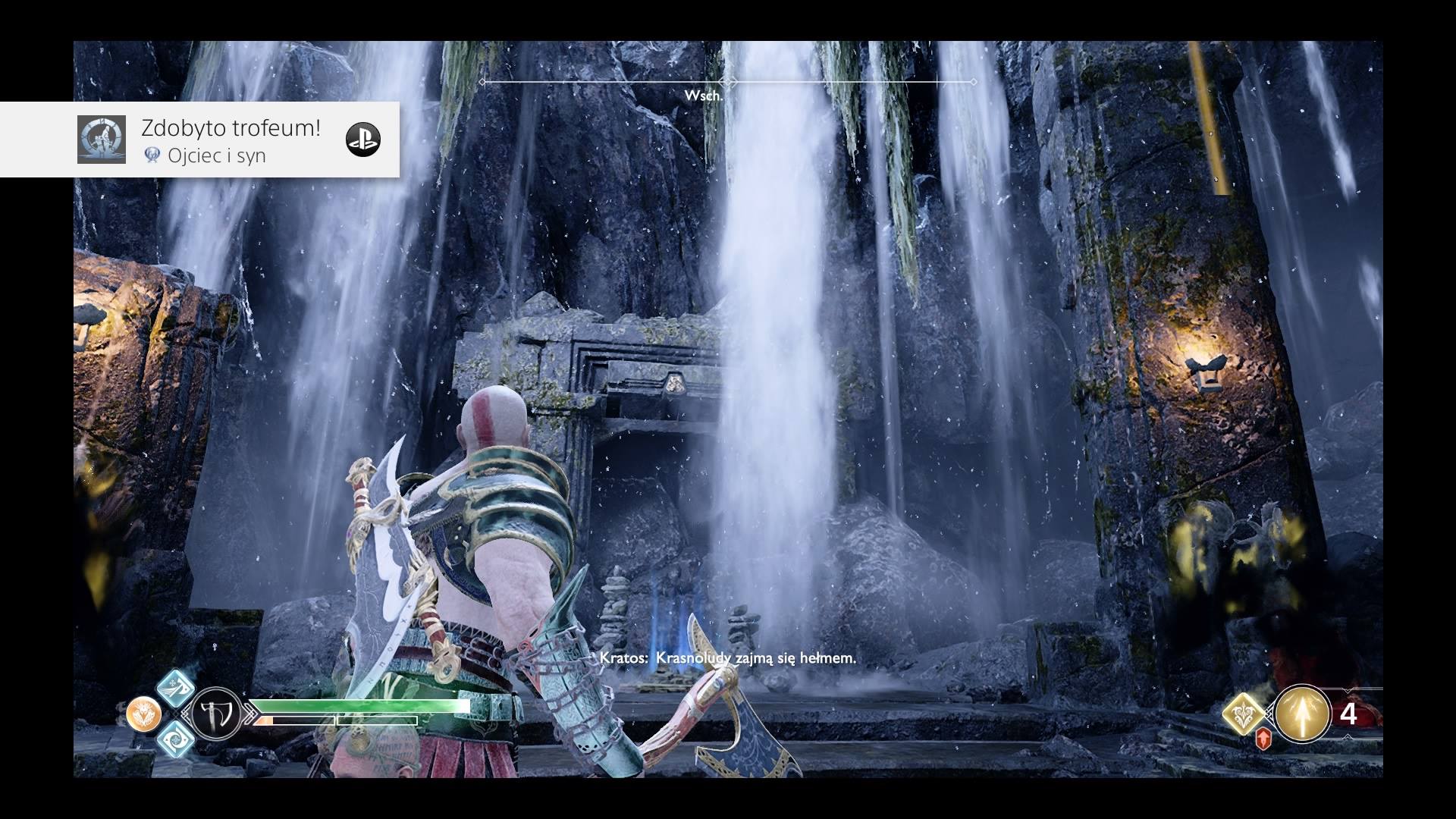Click the PlayStation logo on the notification

(363, 140)
